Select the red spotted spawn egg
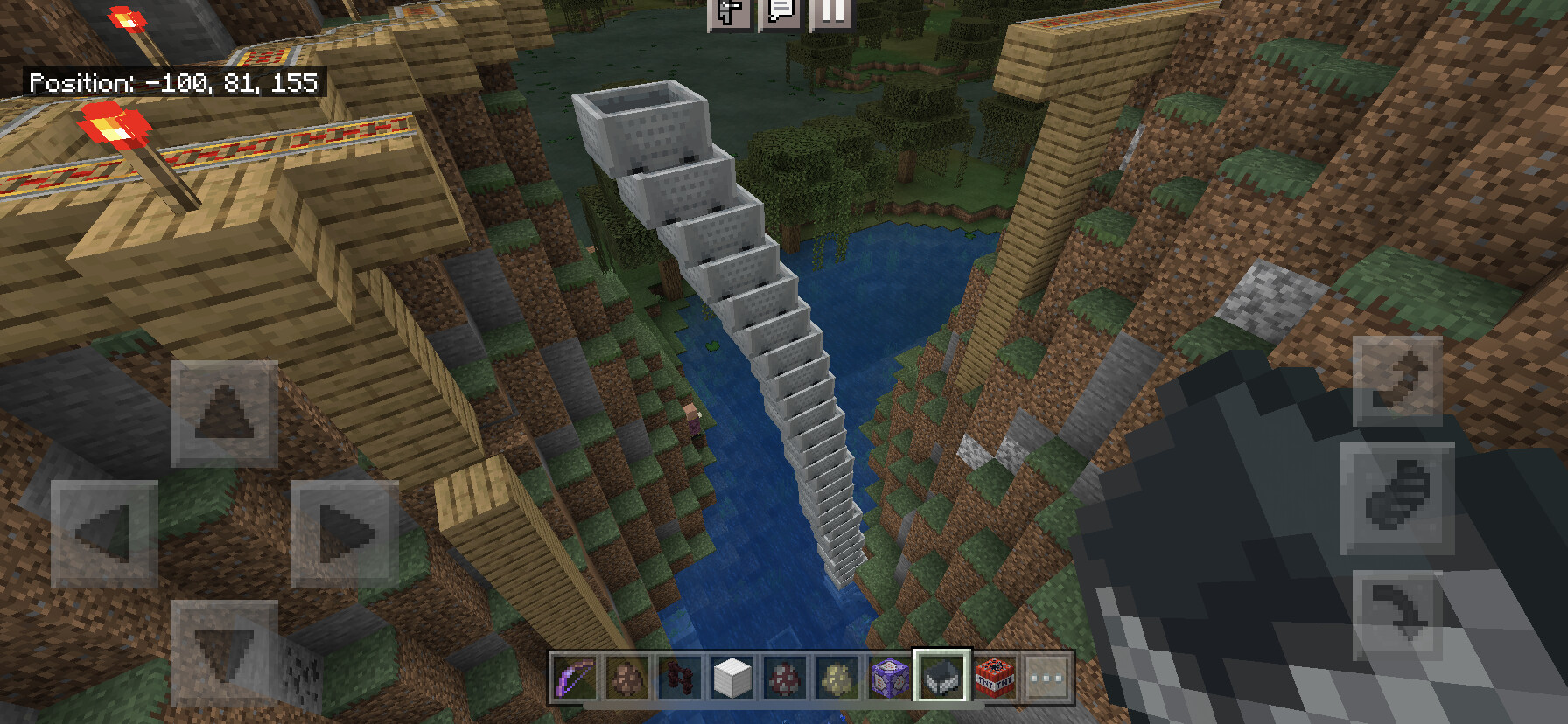 784,677
